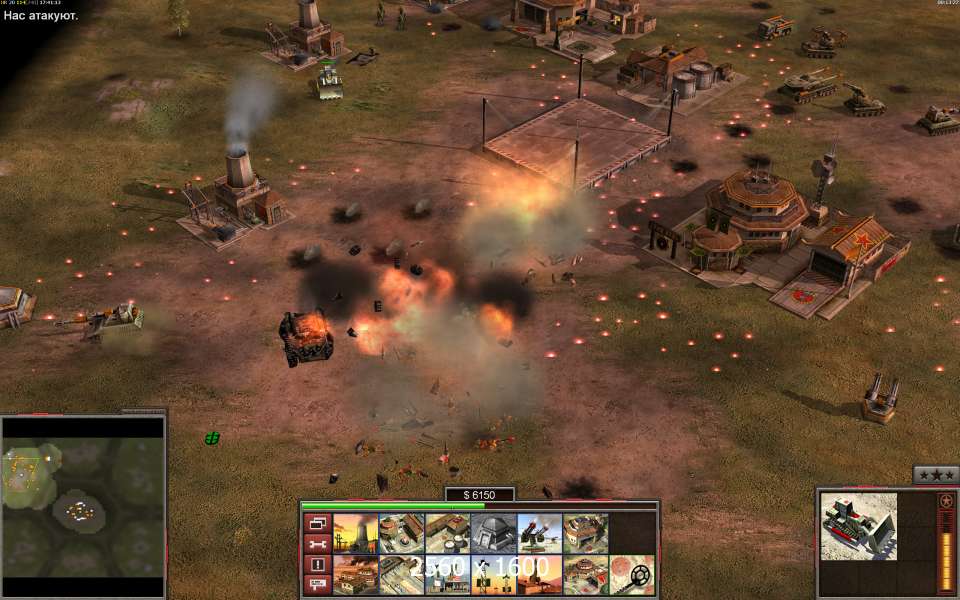Click the overlapping windows button

click(317, 523)
